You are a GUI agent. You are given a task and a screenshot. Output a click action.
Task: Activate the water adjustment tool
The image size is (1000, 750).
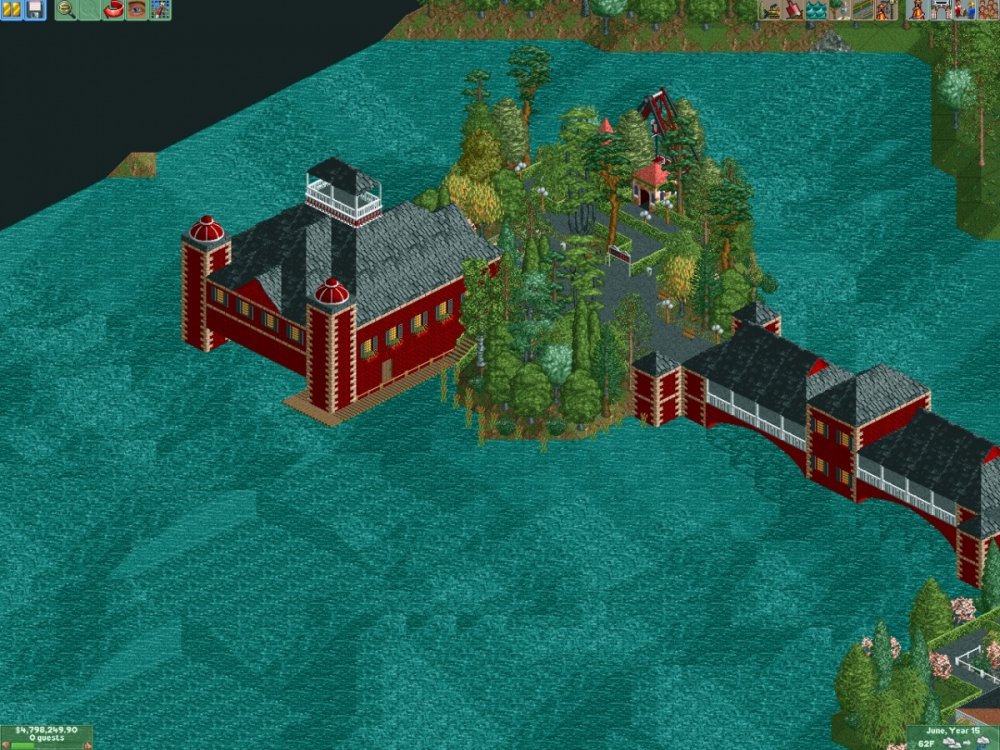(817, 10)
